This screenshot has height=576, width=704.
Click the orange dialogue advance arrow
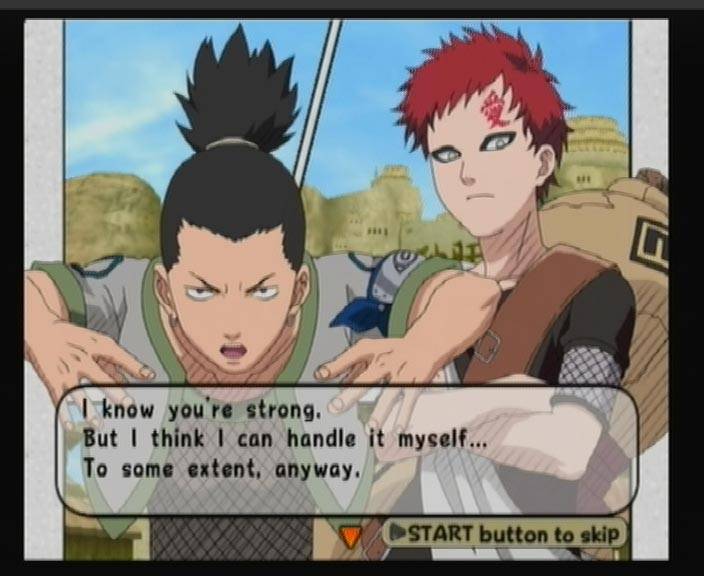click(x=350, y=537)
